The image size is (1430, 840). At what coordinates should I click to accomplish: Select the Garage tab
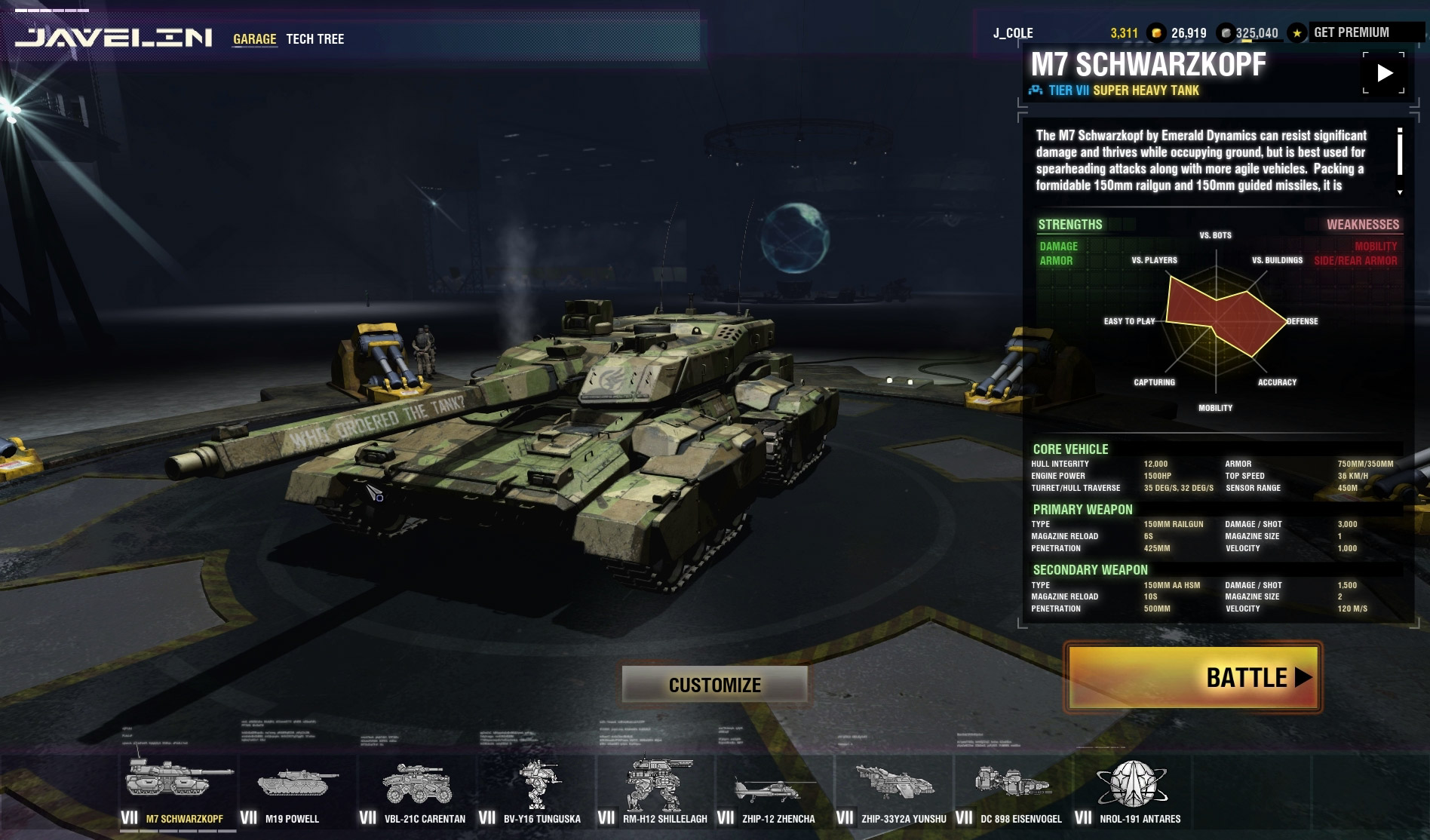tap(254, 39)
